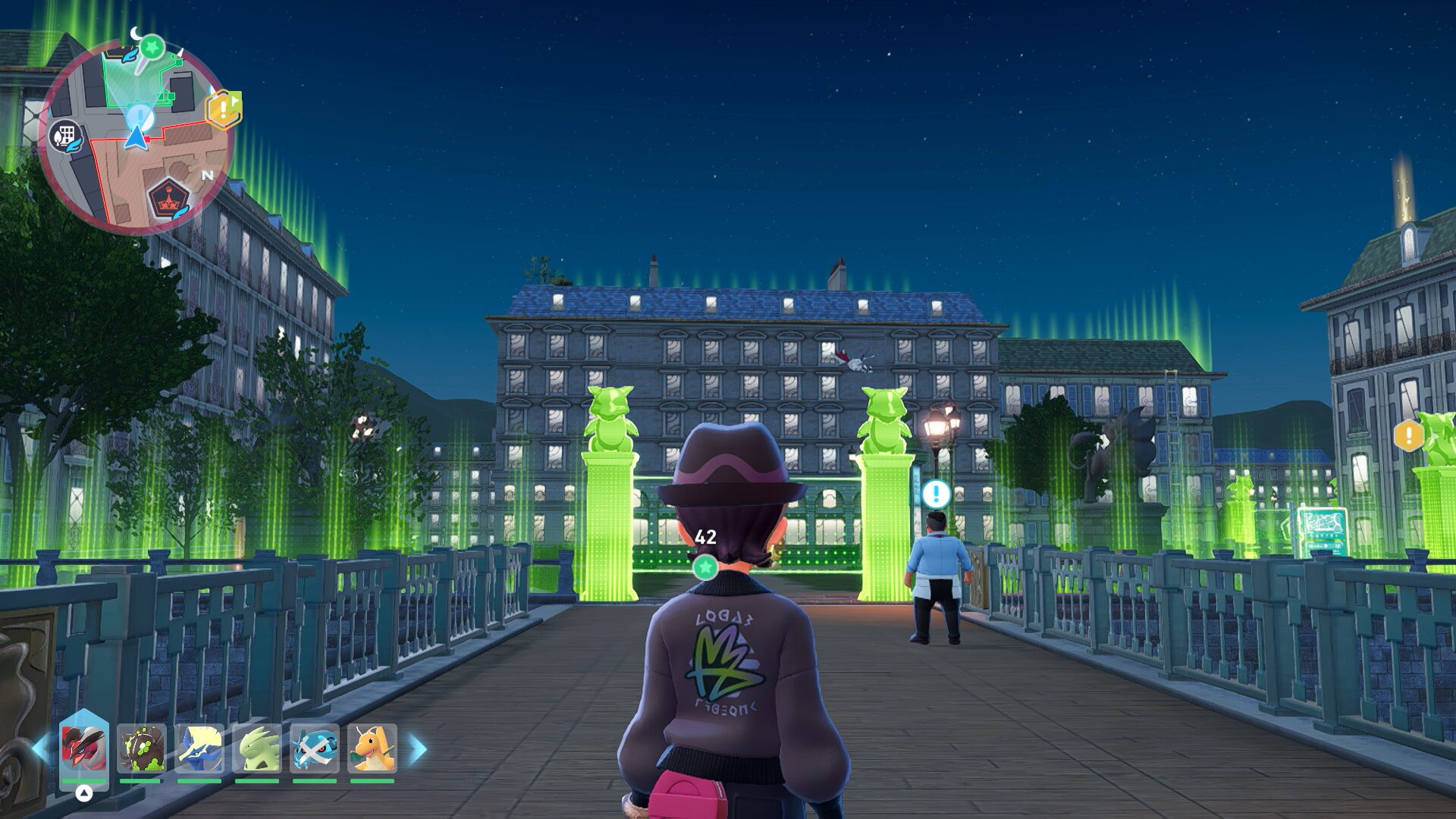This screenshot has width=1456, height=819.
Task: Select the blue exclamation bubble above the NPC
Action: (x=936, y=494)
